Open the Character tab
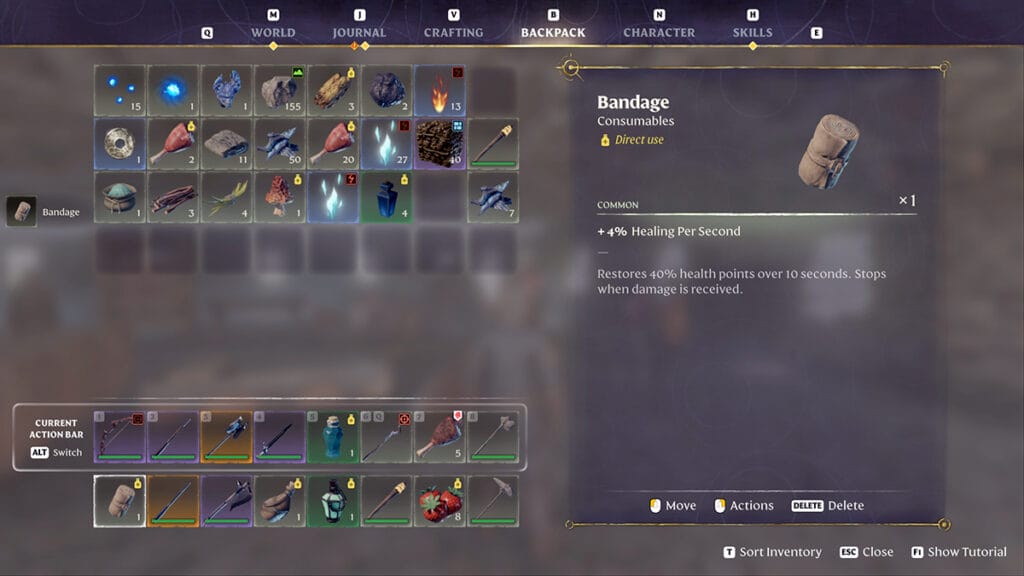This screenshot has width=1024, height=576. (x=659, y=32)
